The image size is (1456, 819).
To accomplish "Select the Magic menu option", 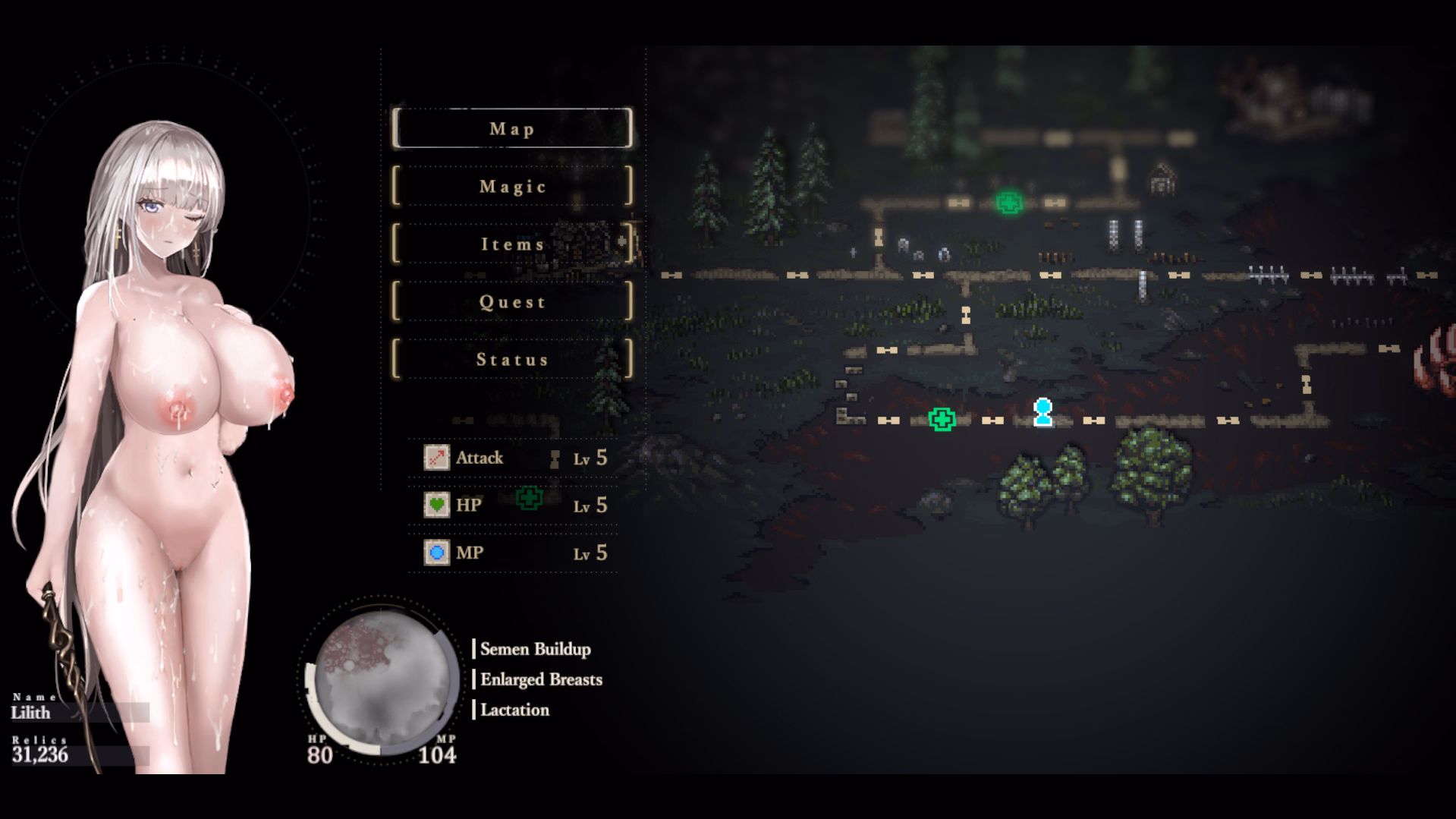I will [512, 186].
